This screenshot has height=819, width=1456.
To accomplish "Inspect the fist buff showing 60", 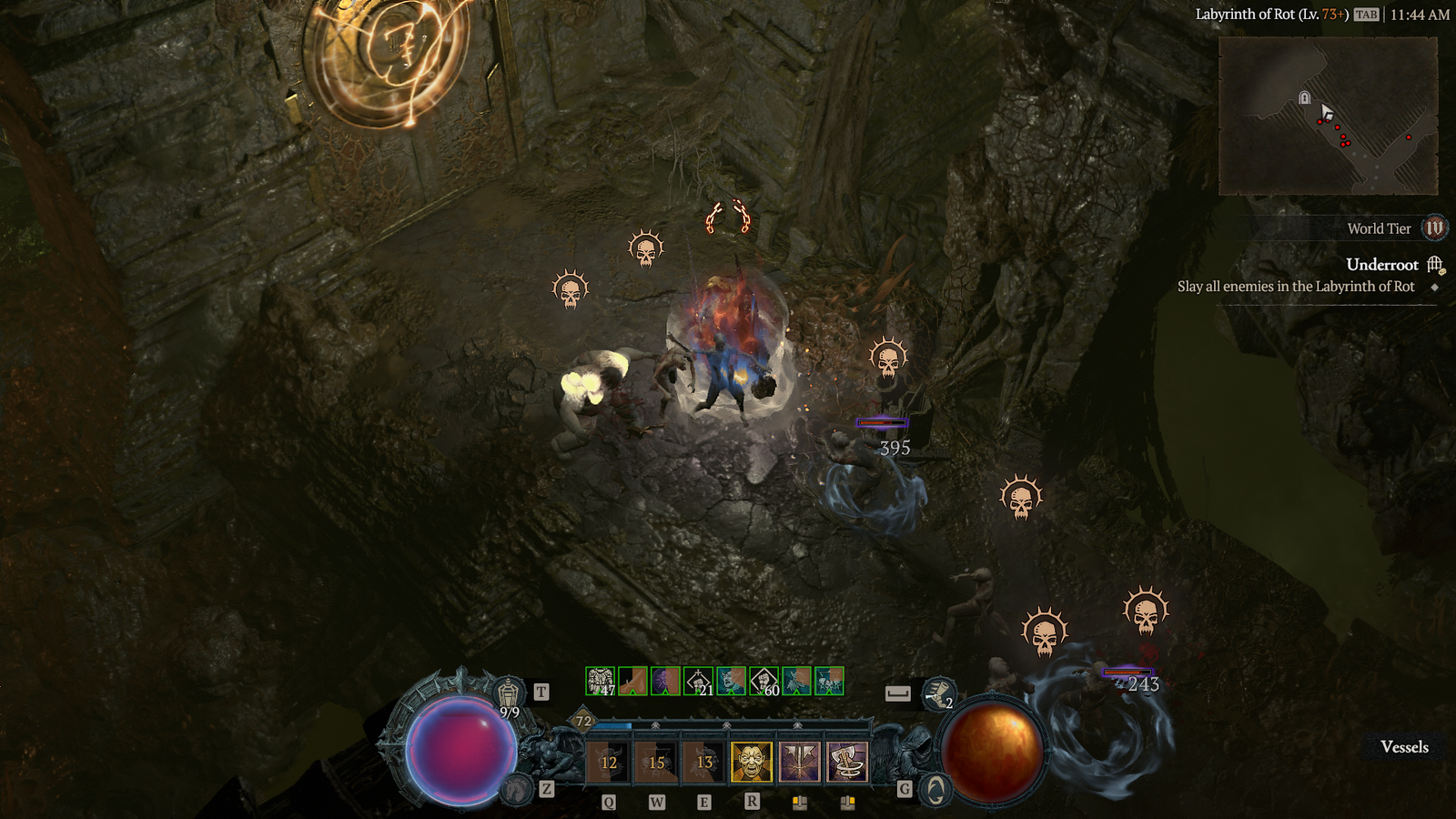I will click(x=763, y=681).
